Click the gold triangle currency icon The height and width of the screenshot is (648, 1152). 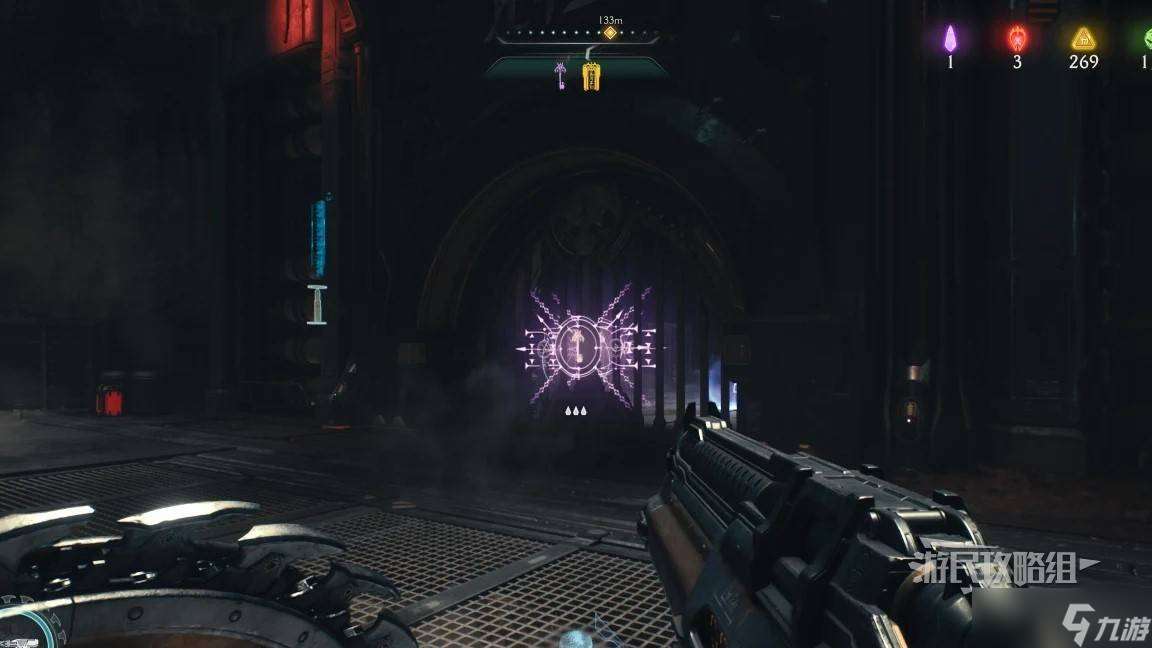[x=1082, y=39]
